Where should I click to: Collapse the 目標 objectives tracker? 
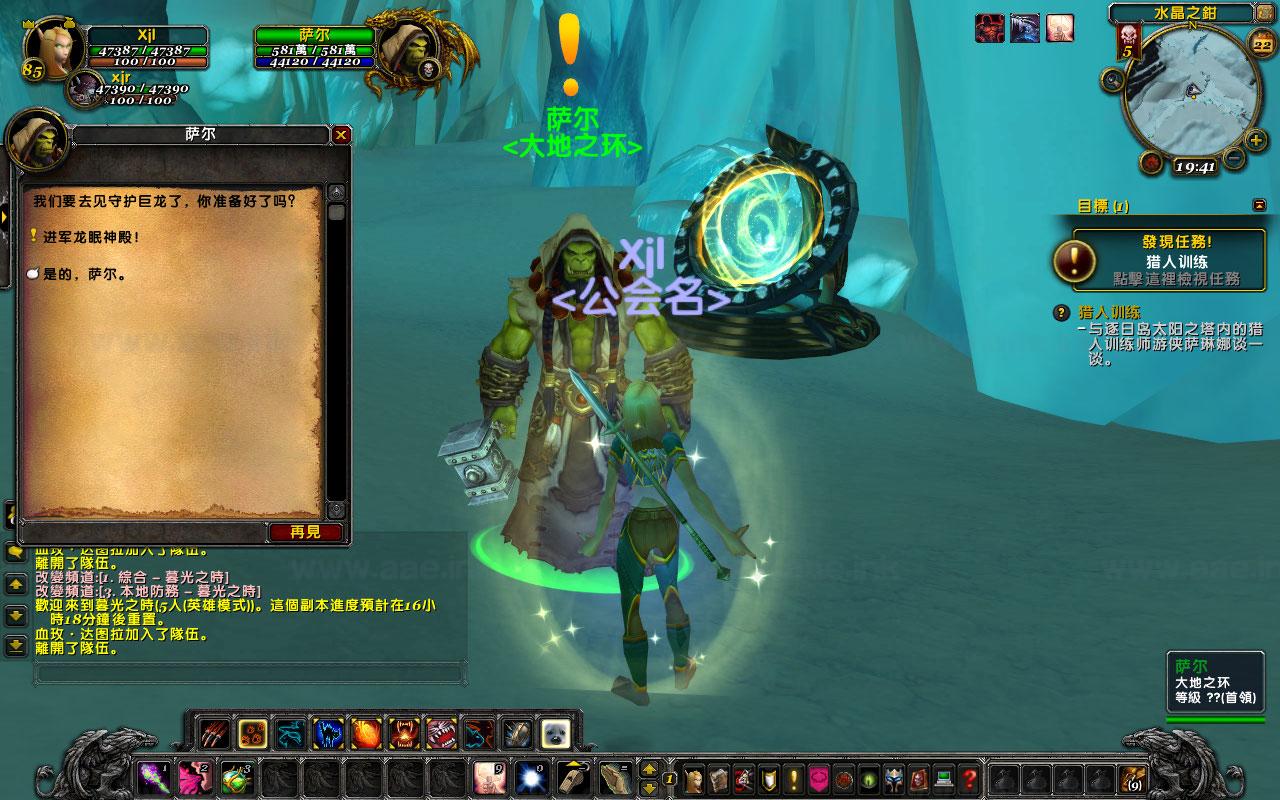1258,205
